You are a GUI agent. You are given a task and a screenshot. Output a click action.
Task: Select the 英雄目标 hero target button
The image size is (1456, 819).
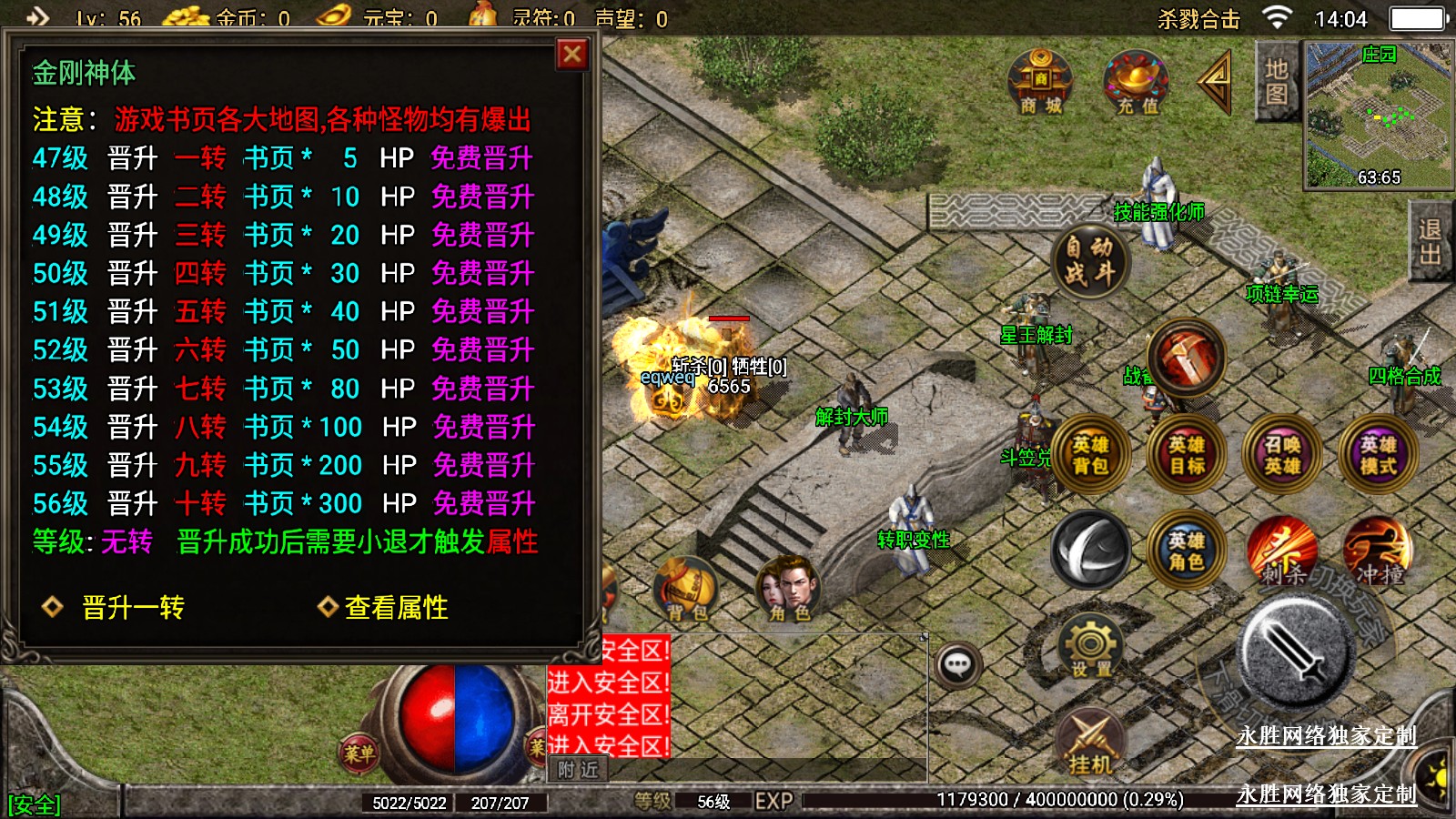point(1187,454)
